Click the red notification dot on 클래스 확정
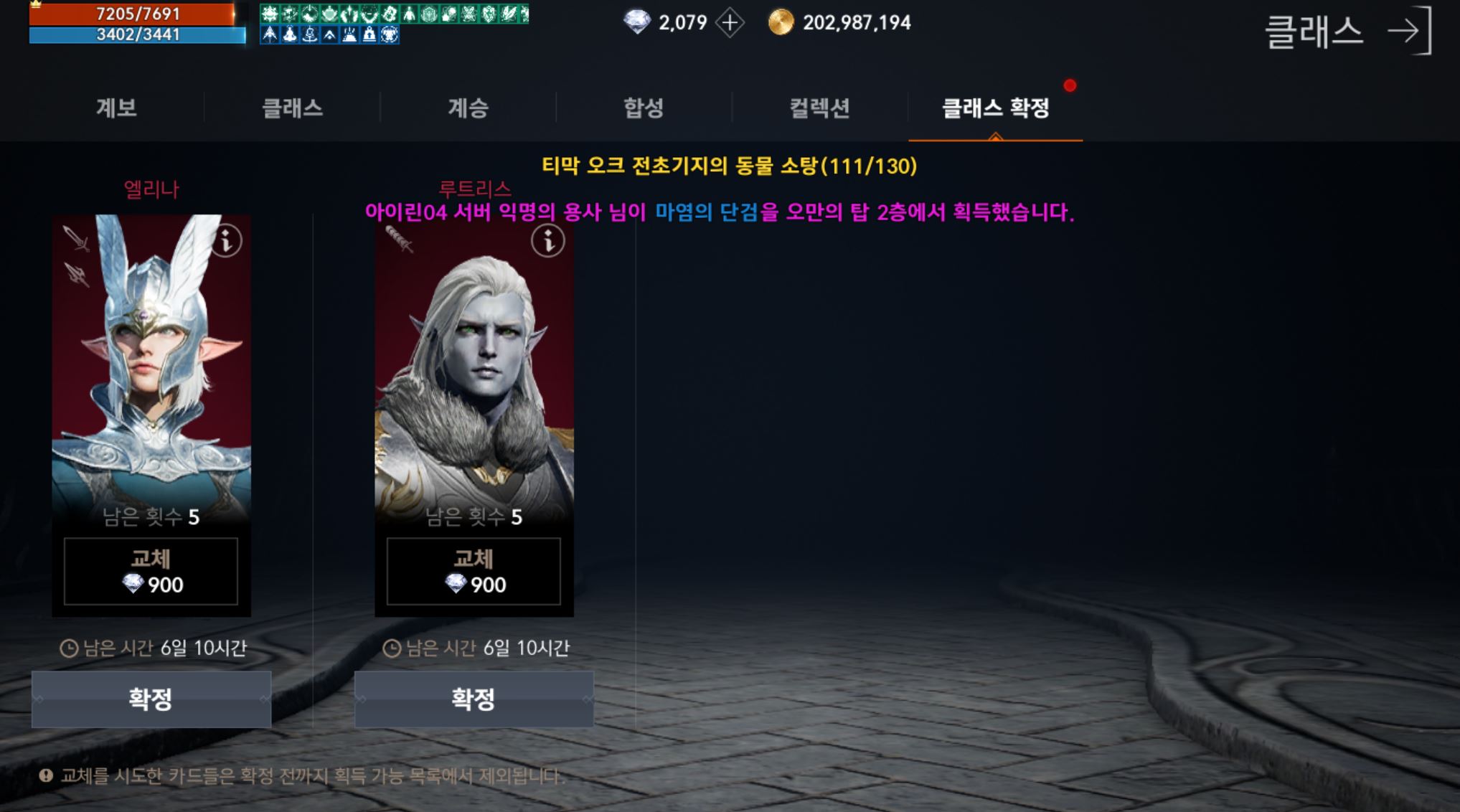Image resolution: width=1460 pixels, height=812 pixels. (1070, 85)
